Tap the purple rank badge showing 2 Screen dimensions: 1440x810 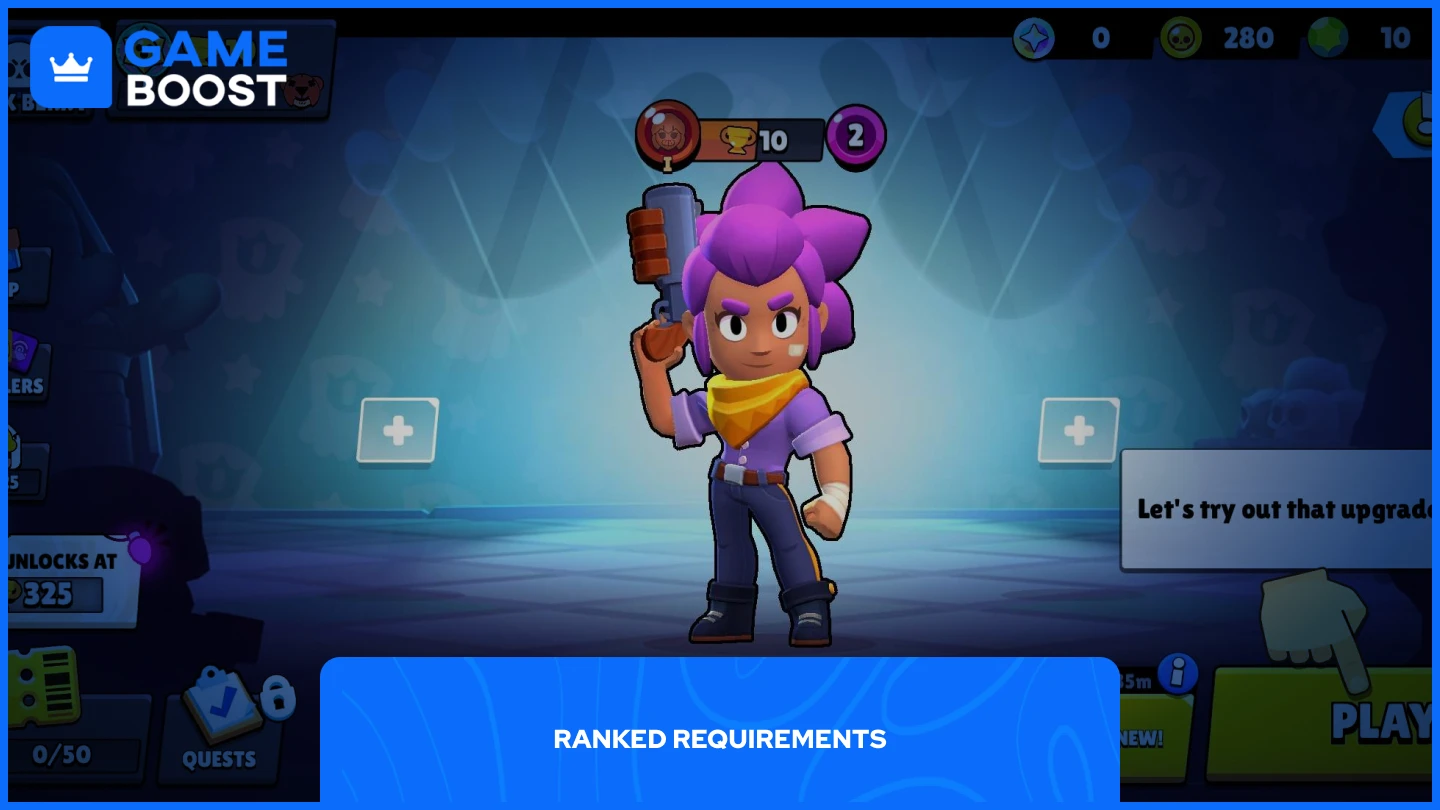(855, 136)
